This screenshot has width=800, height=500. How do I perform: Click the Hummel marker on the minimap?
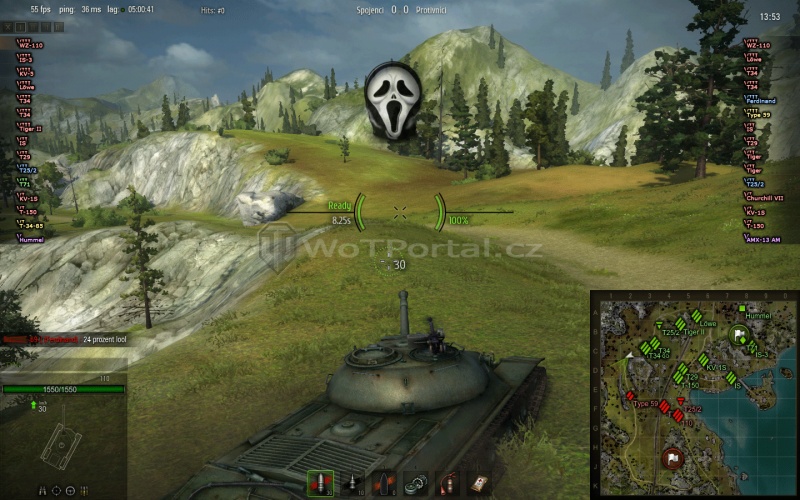pyautogui.click(x=741, y=308)
